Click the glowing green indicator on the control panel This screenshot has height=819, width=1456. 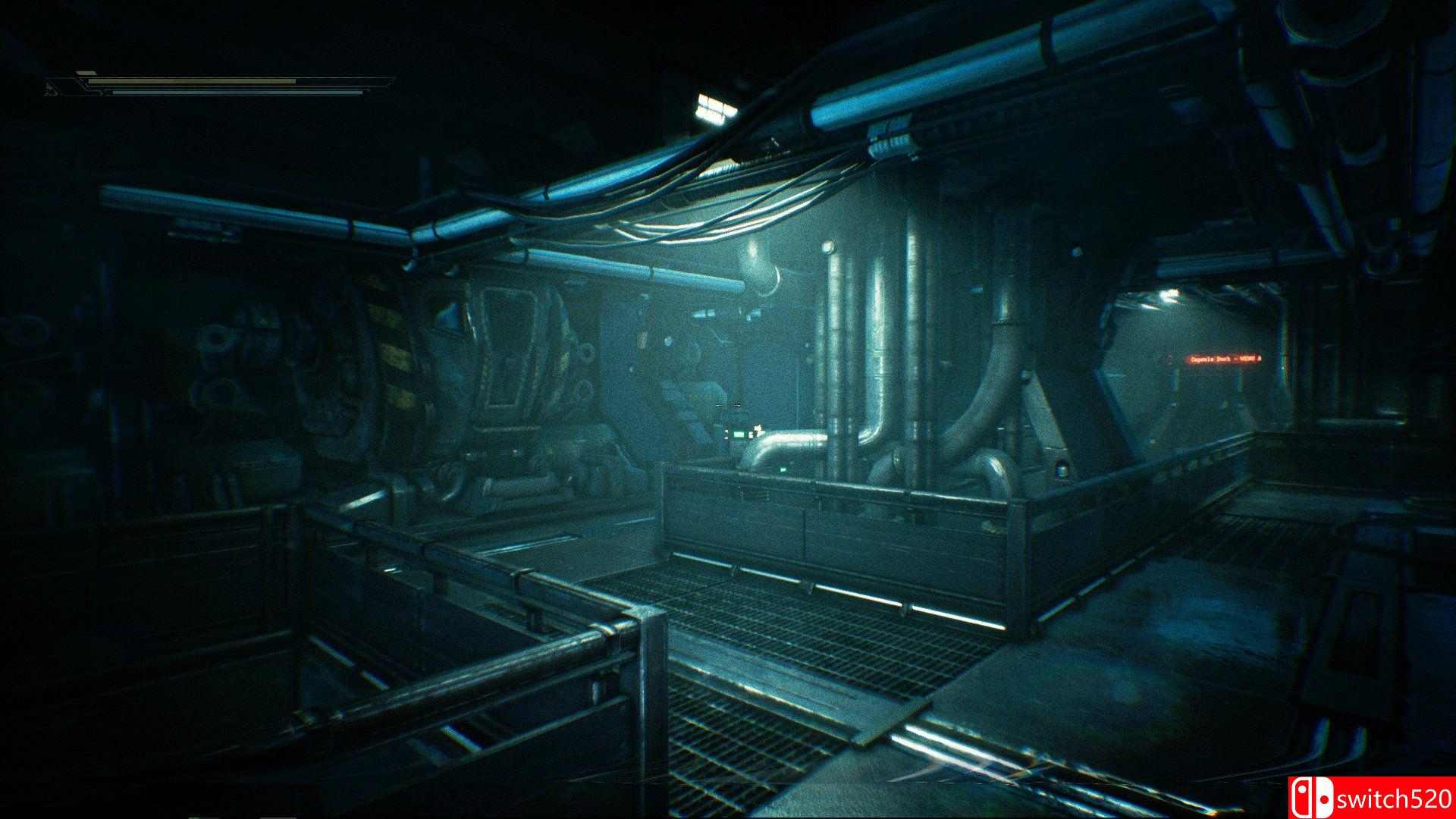pos(739,435)
